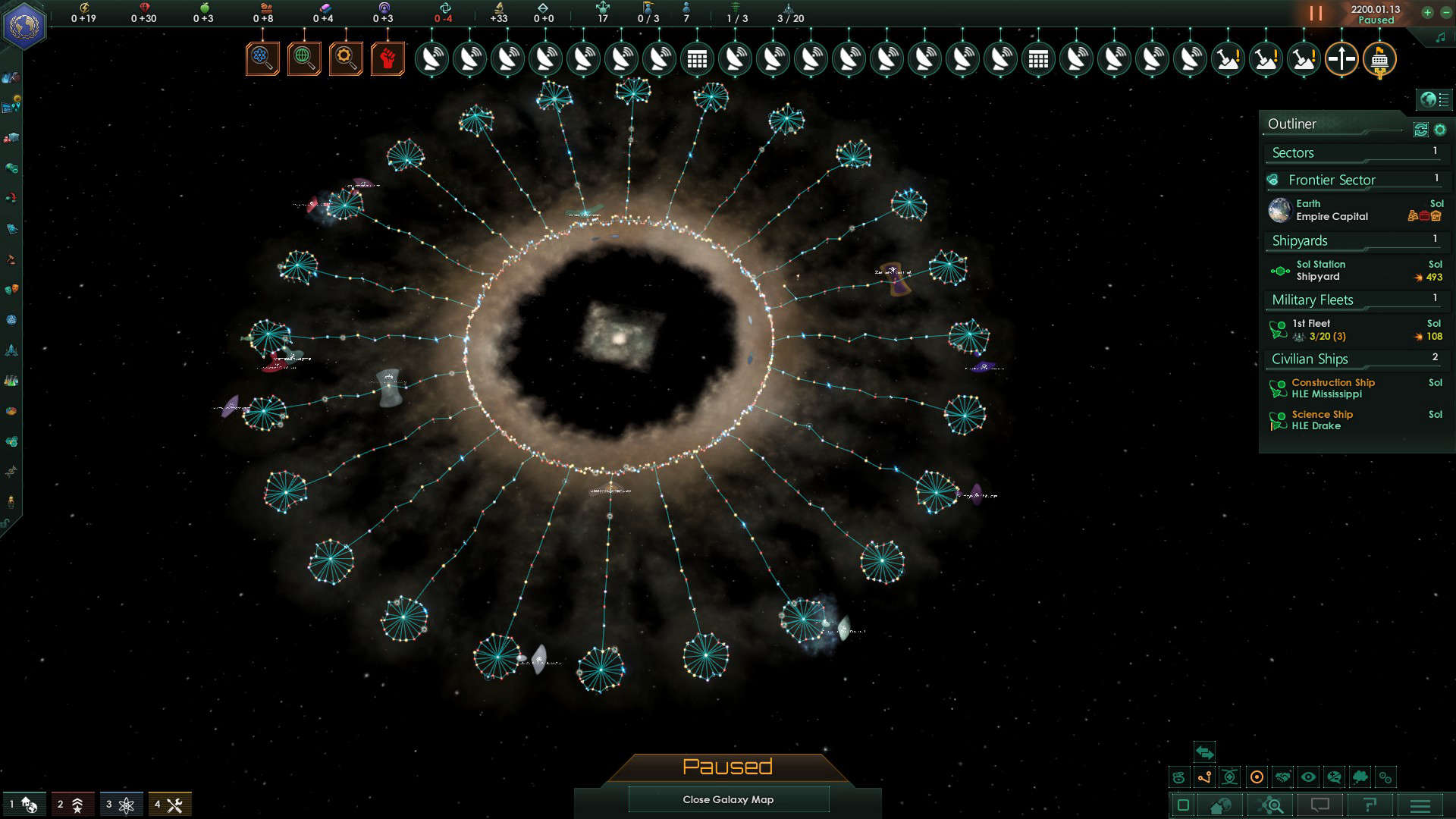Open the orange physics research alert
Image resolution: width=1456 pixels, height=819 pixels.
[262, 58]
